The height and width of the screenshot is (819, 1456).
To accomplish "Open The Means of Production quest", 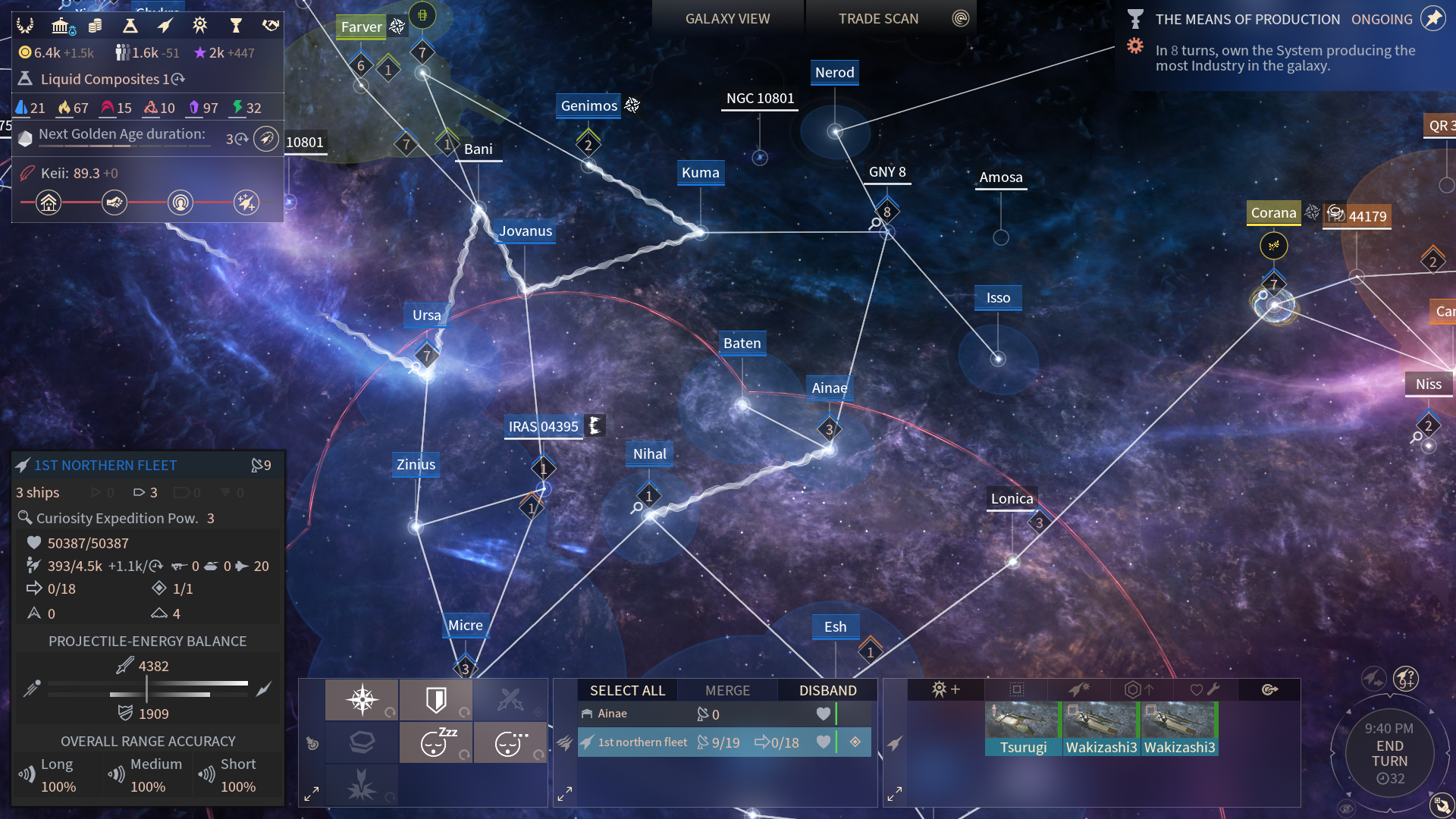I will (x=1247, y=20).
